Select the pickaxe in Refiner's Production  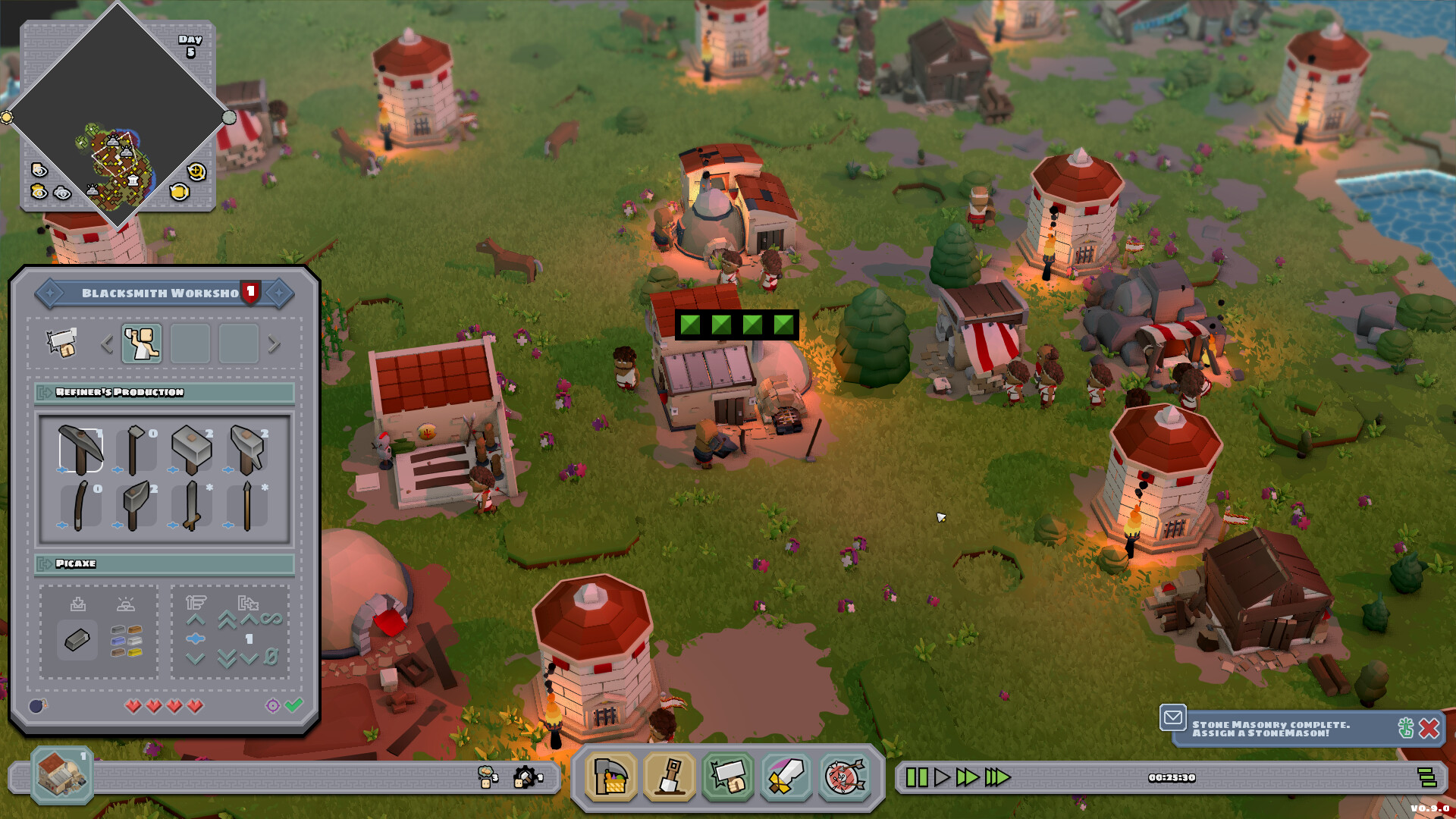81,449
